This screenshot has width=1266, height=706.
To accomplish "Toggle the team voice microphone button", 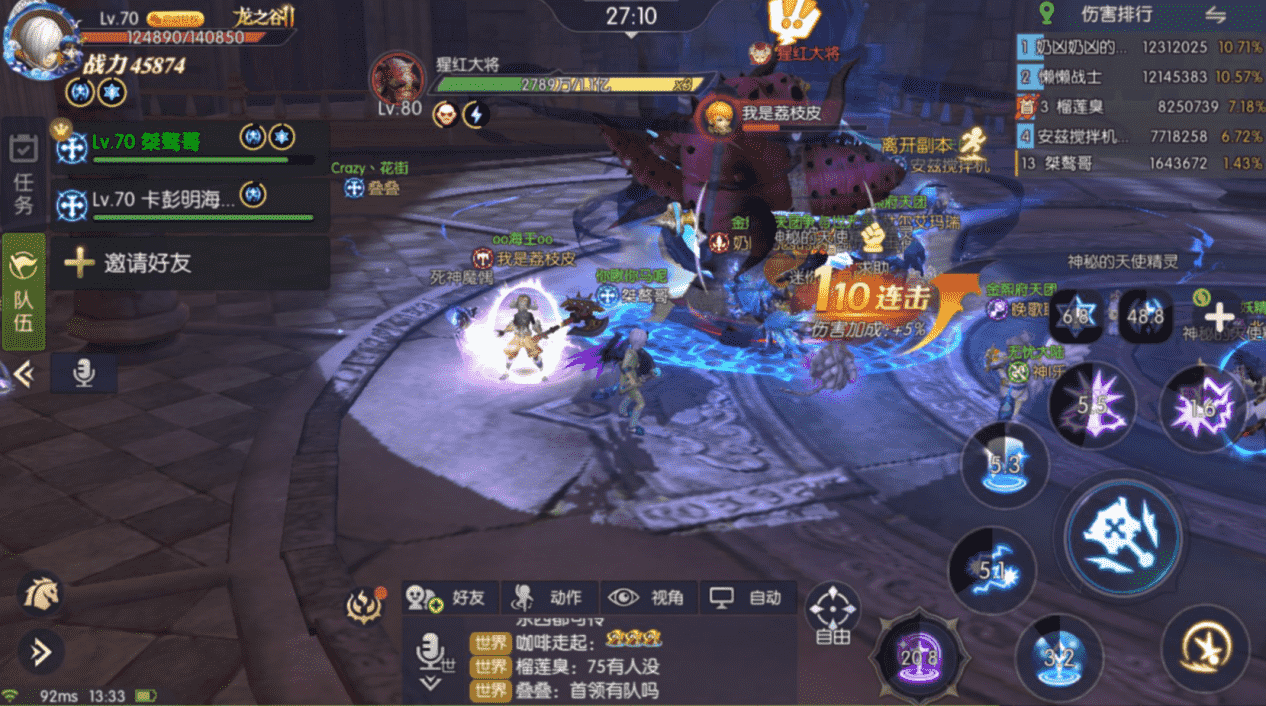I will pyautogui.click(x=84, y=373).
